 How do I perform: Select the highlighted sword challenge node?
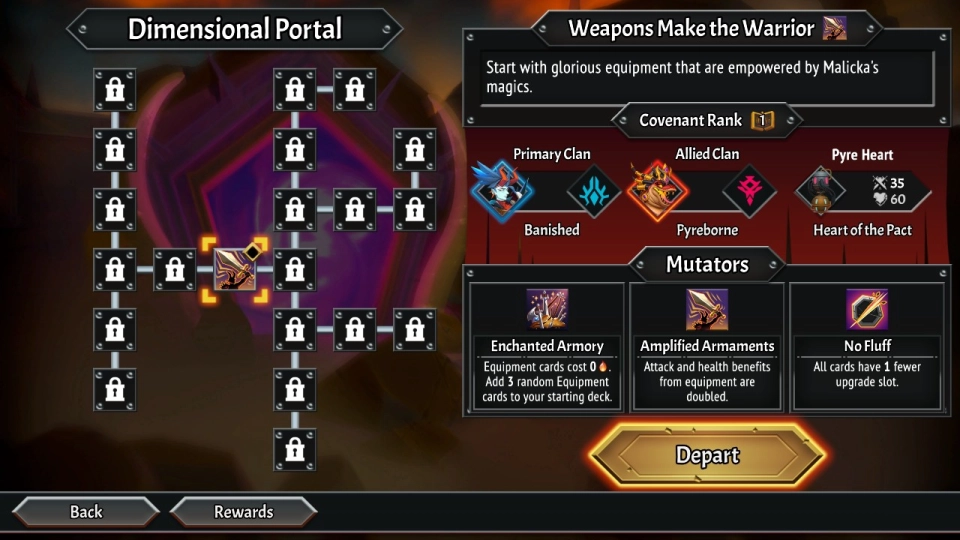click(x=236, y=269)
